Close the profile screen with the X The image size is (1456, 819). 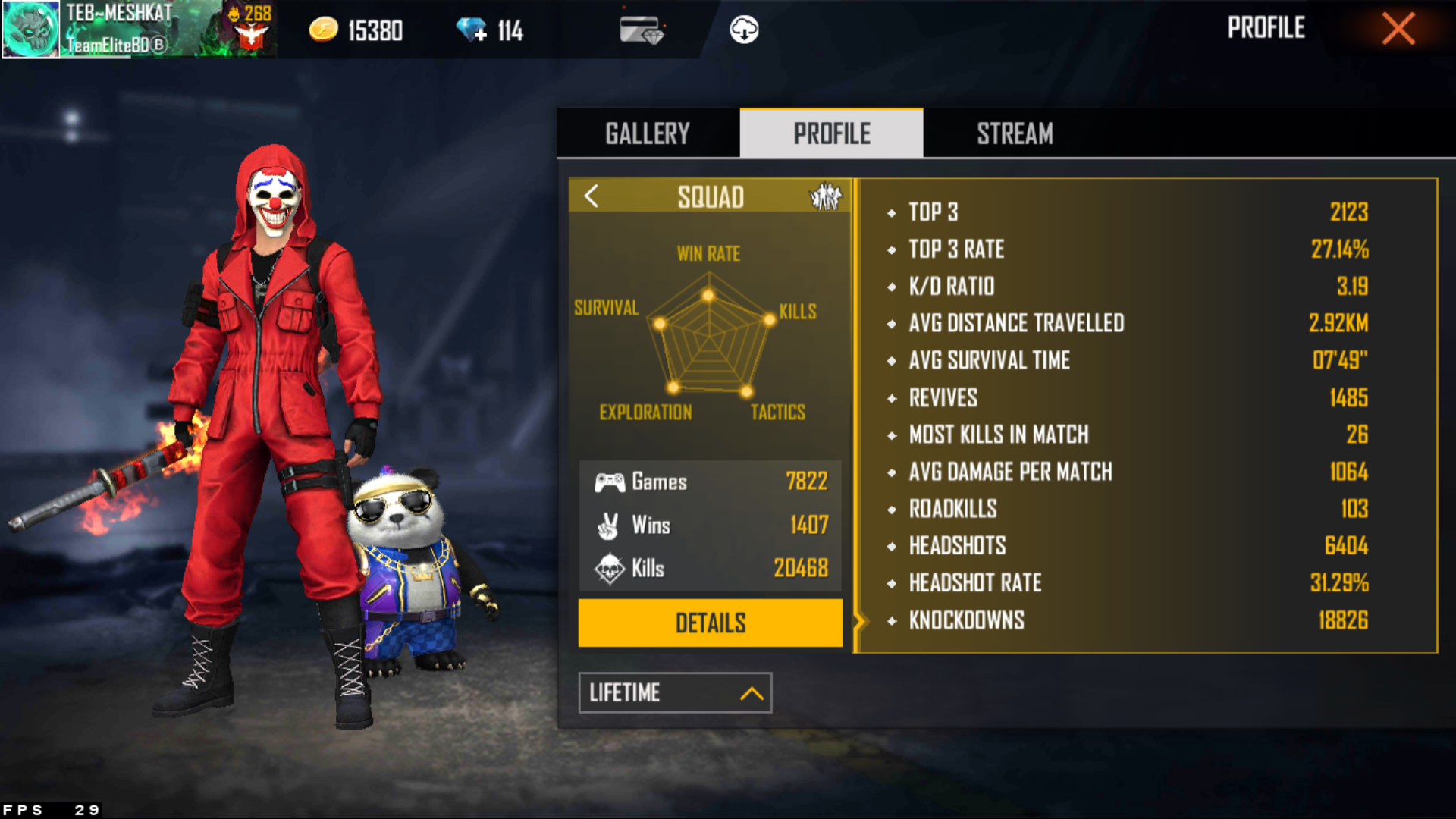point(1398,30)
